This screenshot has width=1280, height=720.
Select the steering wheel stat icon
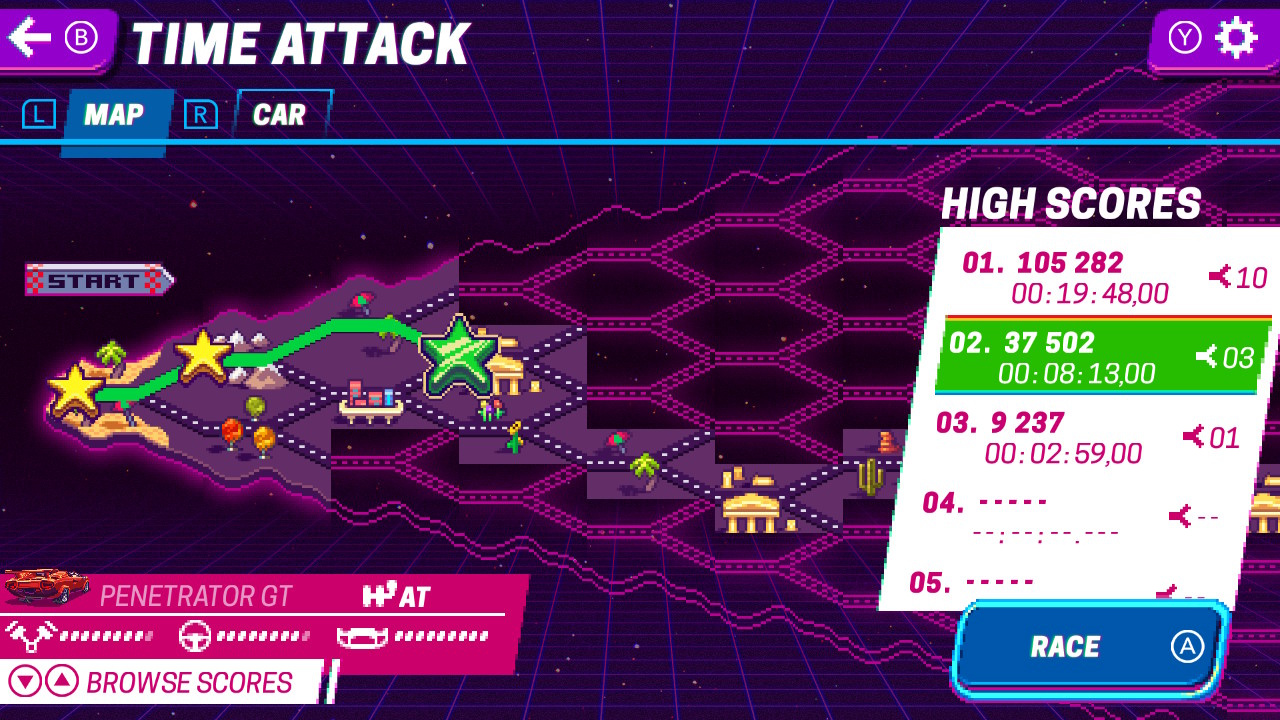193,634
